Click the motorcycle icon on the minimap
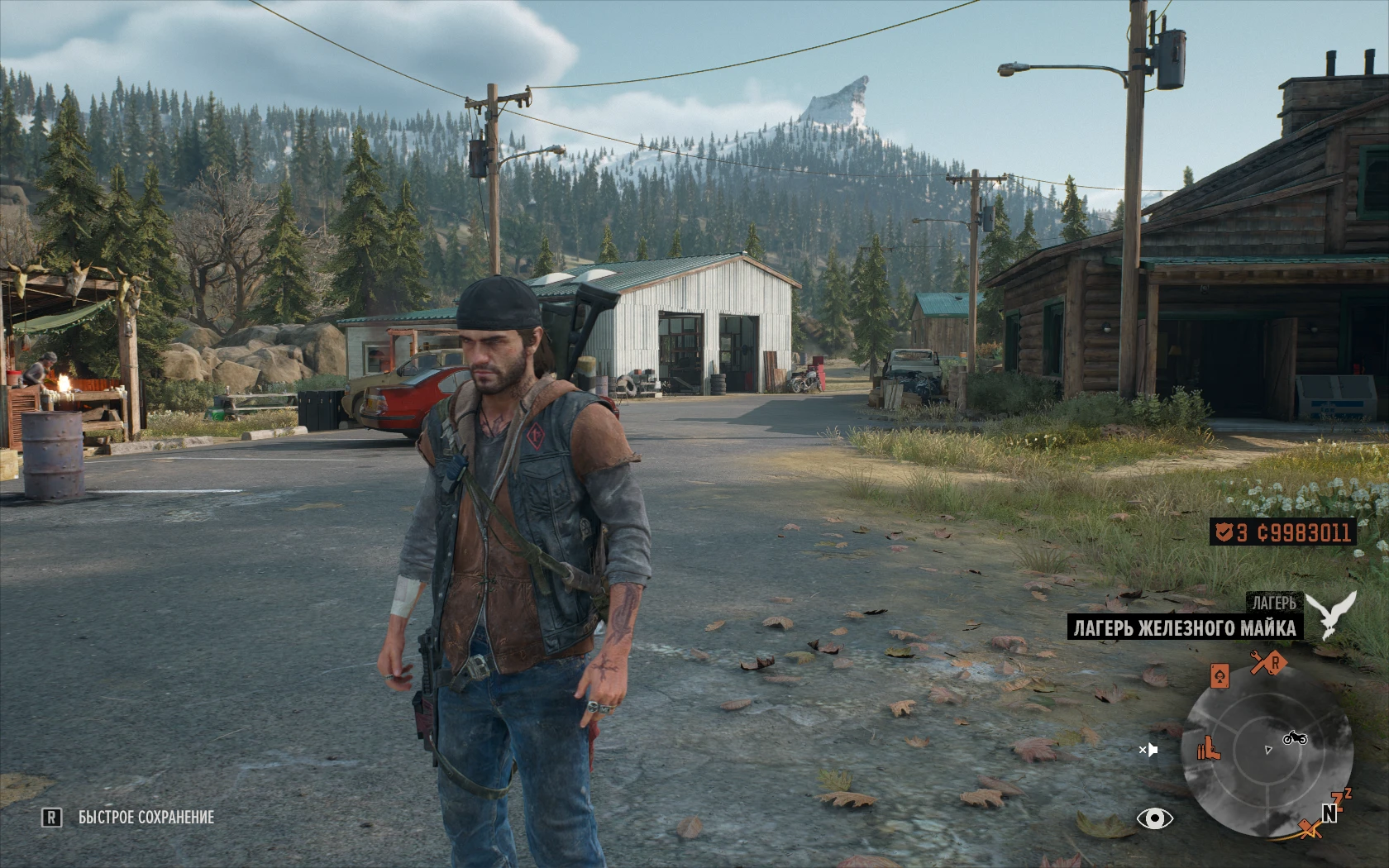 coord(1295,737)
